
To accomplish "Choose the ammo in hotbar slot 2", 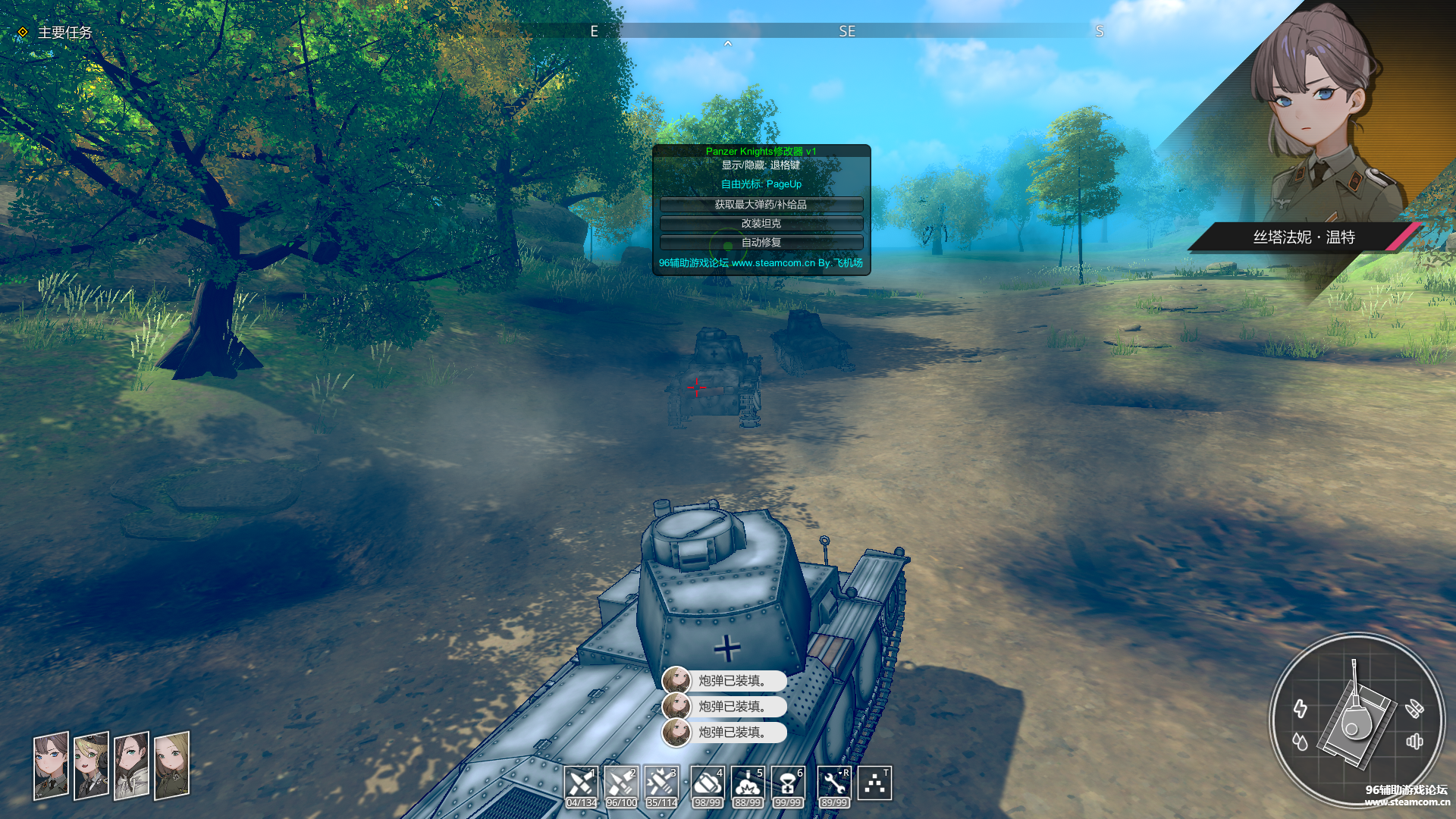I will coord(621,783).
